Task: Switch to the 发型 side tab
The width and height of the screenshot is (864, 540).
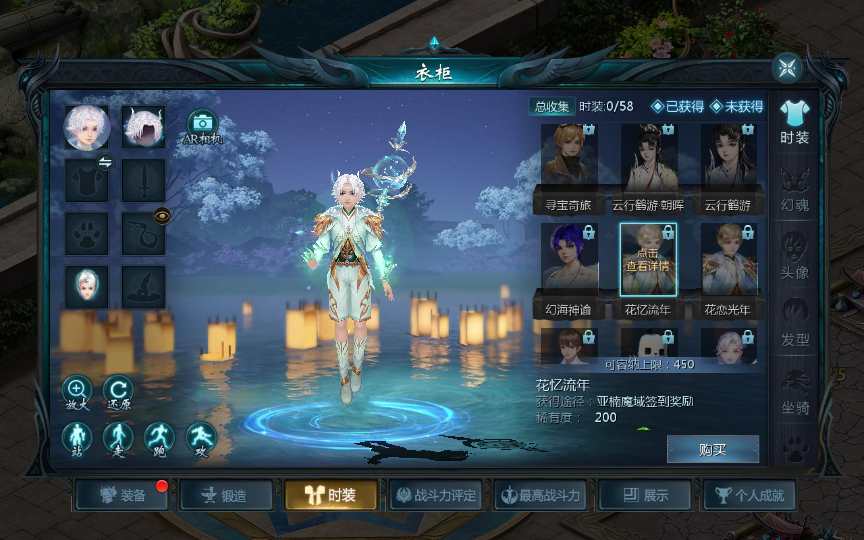Action: [x=794, y=320]
